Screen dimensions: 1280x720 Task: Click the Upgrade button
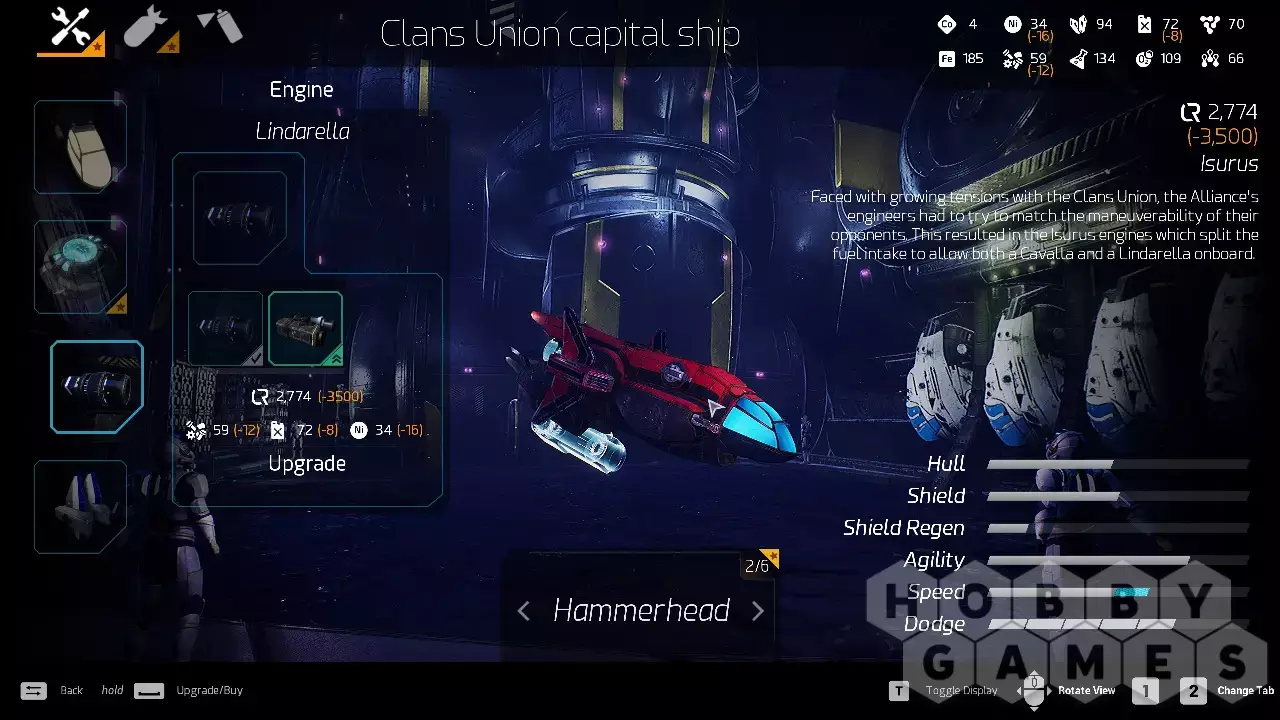pos(307,464)
